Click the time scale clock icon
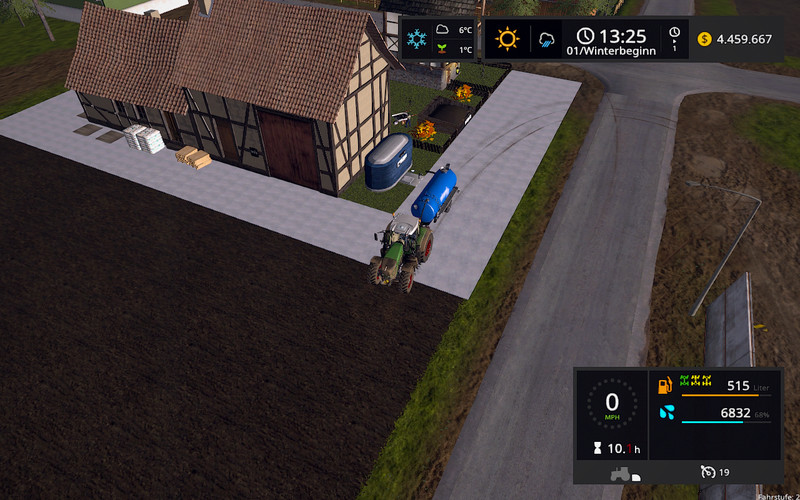Image resolution: width=800 pixels, height=500 pixels. click(675, 35)
